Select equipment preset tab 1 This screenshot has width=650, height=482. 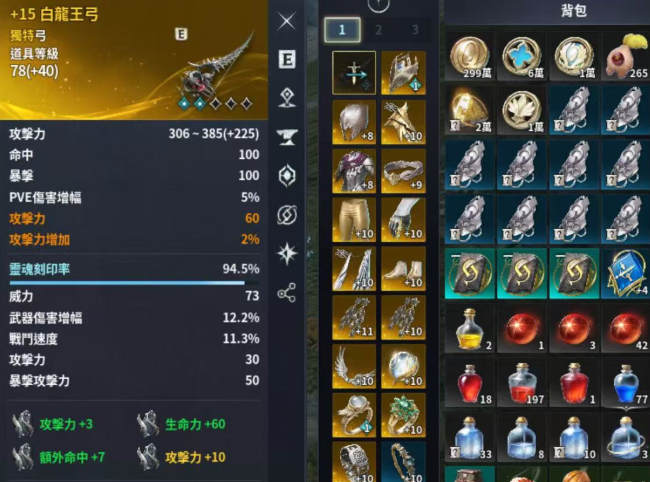(x=341, y=30)
